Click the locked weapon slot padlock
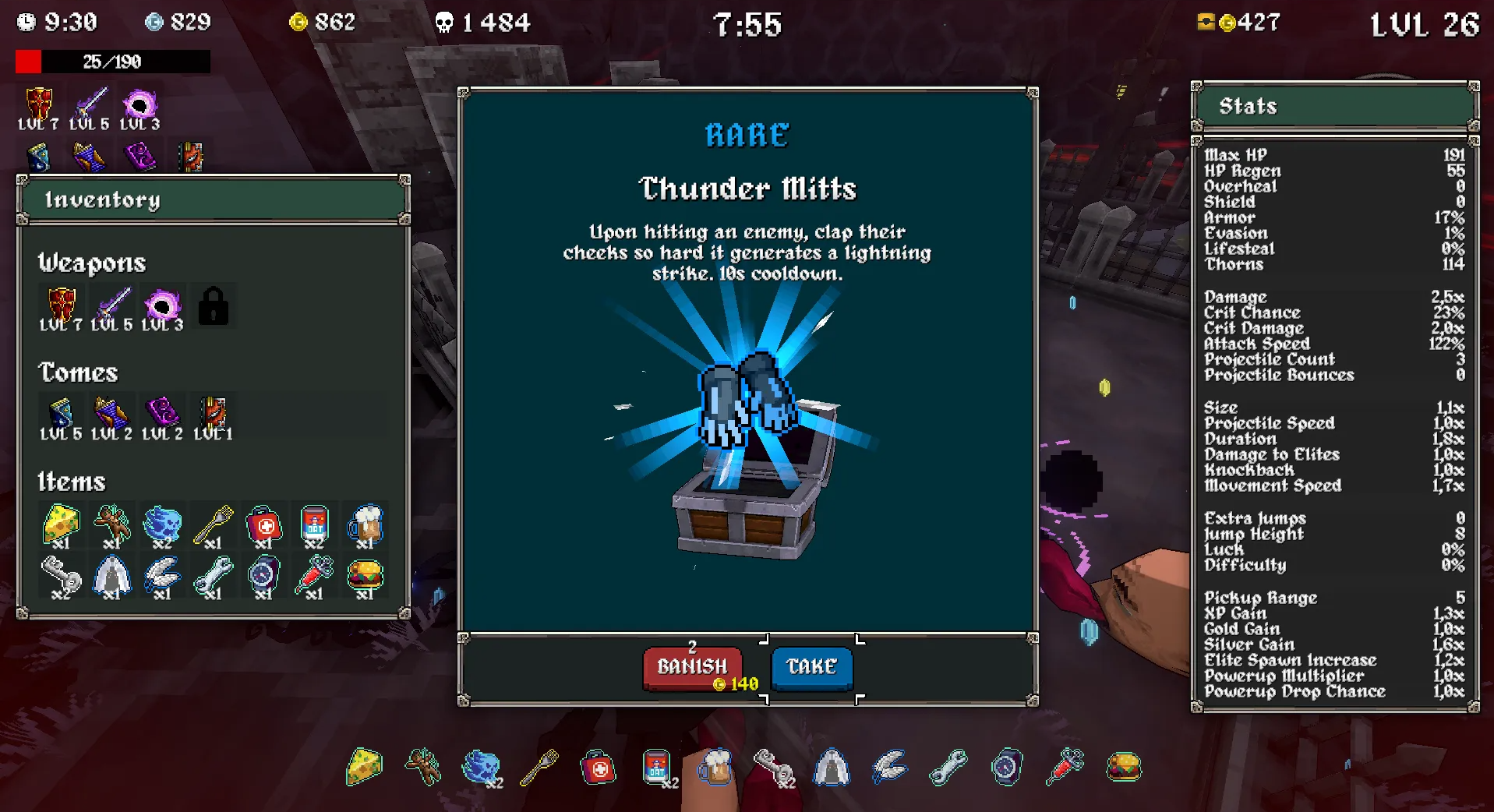The image size is (1494, 812). pos(213,305)
